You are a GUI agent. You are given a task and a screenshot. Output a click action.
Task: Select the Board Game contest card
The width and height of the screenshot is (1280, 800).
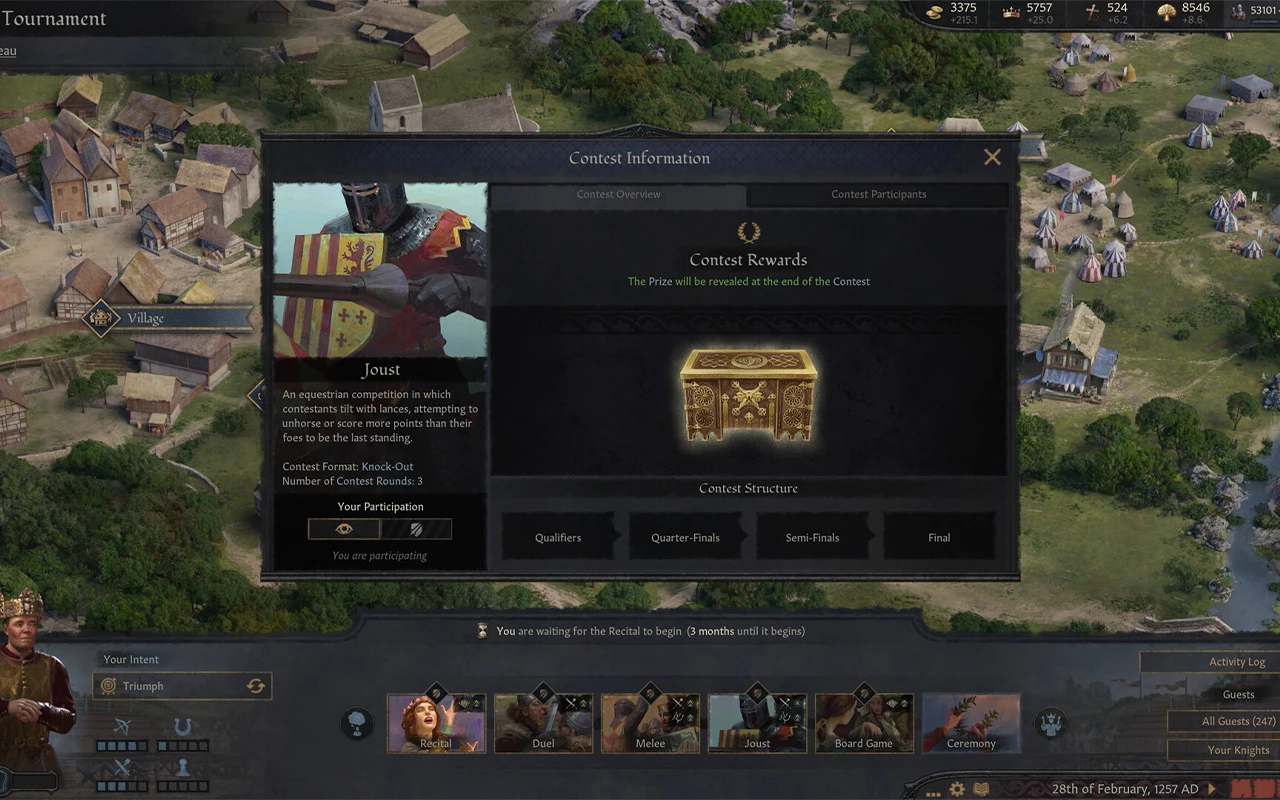point(864,723)
